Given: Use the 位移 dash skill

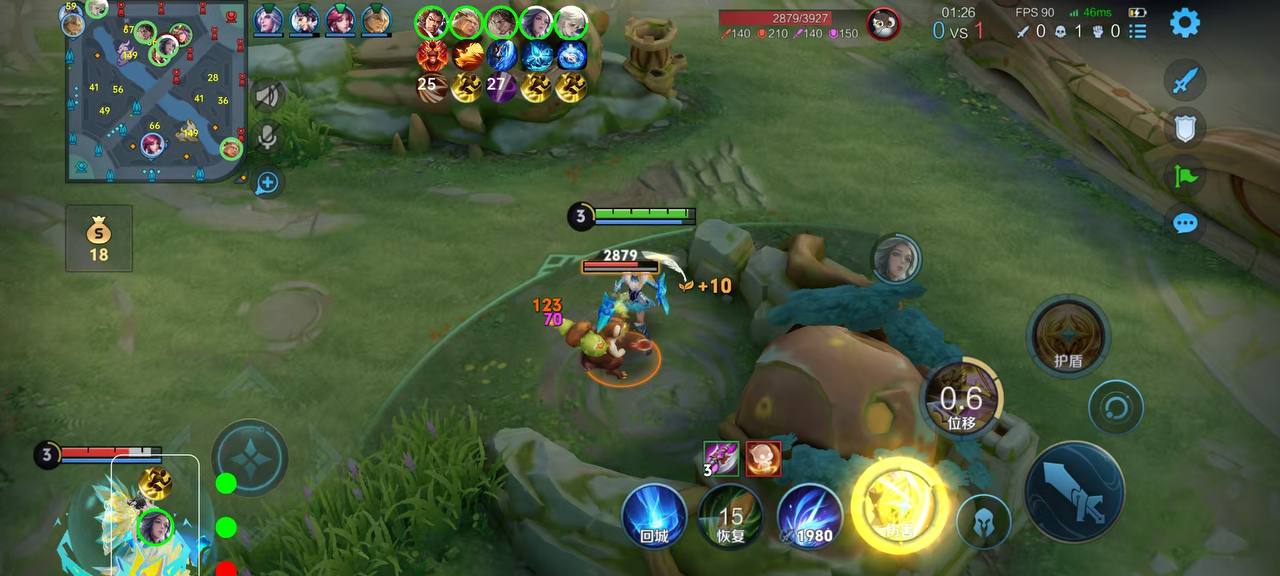Looking at the screenshot, I should coord(961,400).
